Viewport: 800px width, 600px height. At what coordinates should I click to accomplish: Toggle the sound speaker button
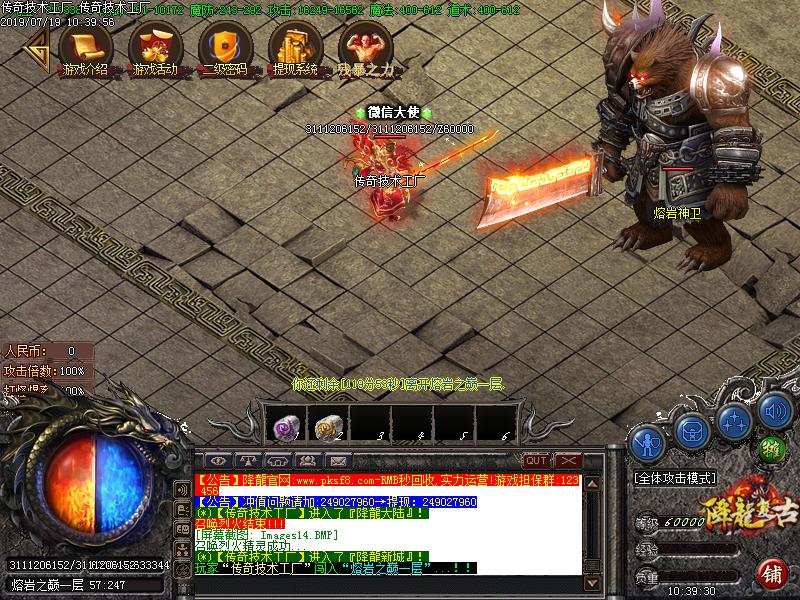pyautogui.click(x=774, y=410)
